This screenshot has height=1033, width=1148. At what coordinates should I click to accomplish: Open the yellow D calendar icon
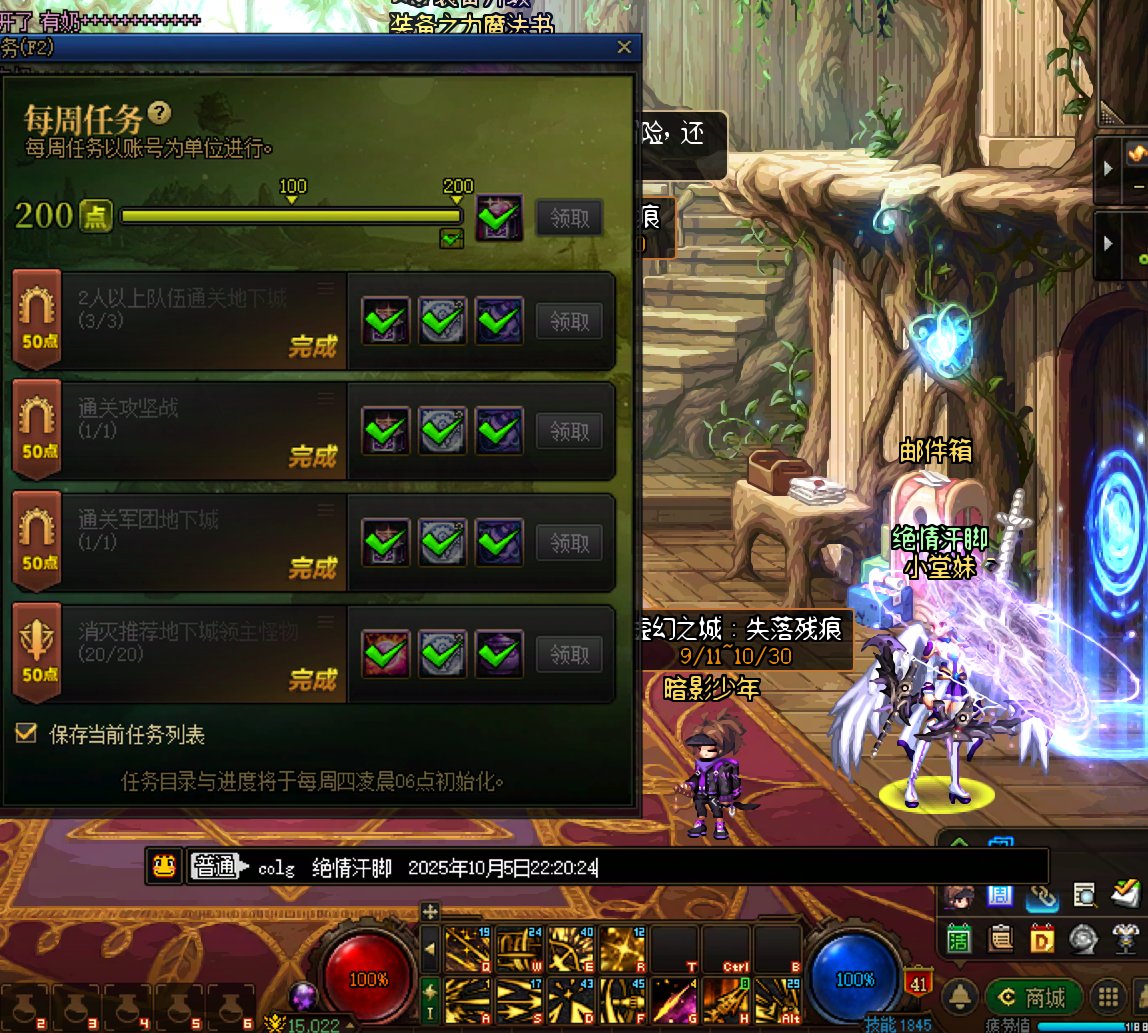(1043, 939)
